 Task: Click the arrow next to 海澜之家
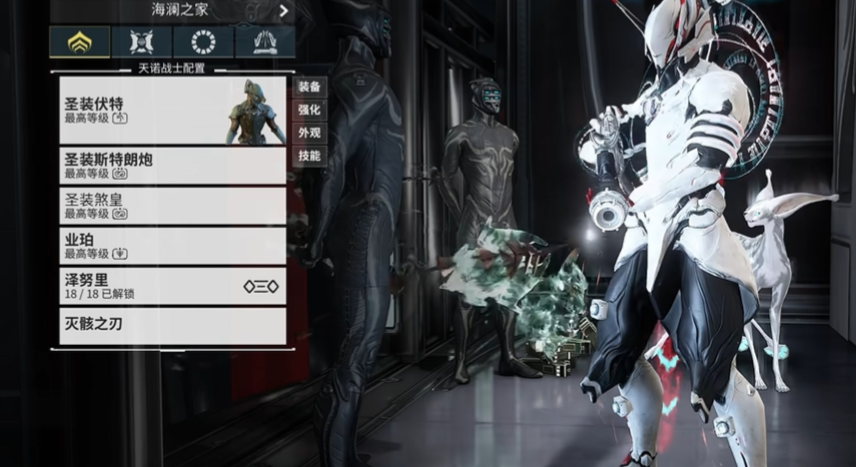pos(284,12)
